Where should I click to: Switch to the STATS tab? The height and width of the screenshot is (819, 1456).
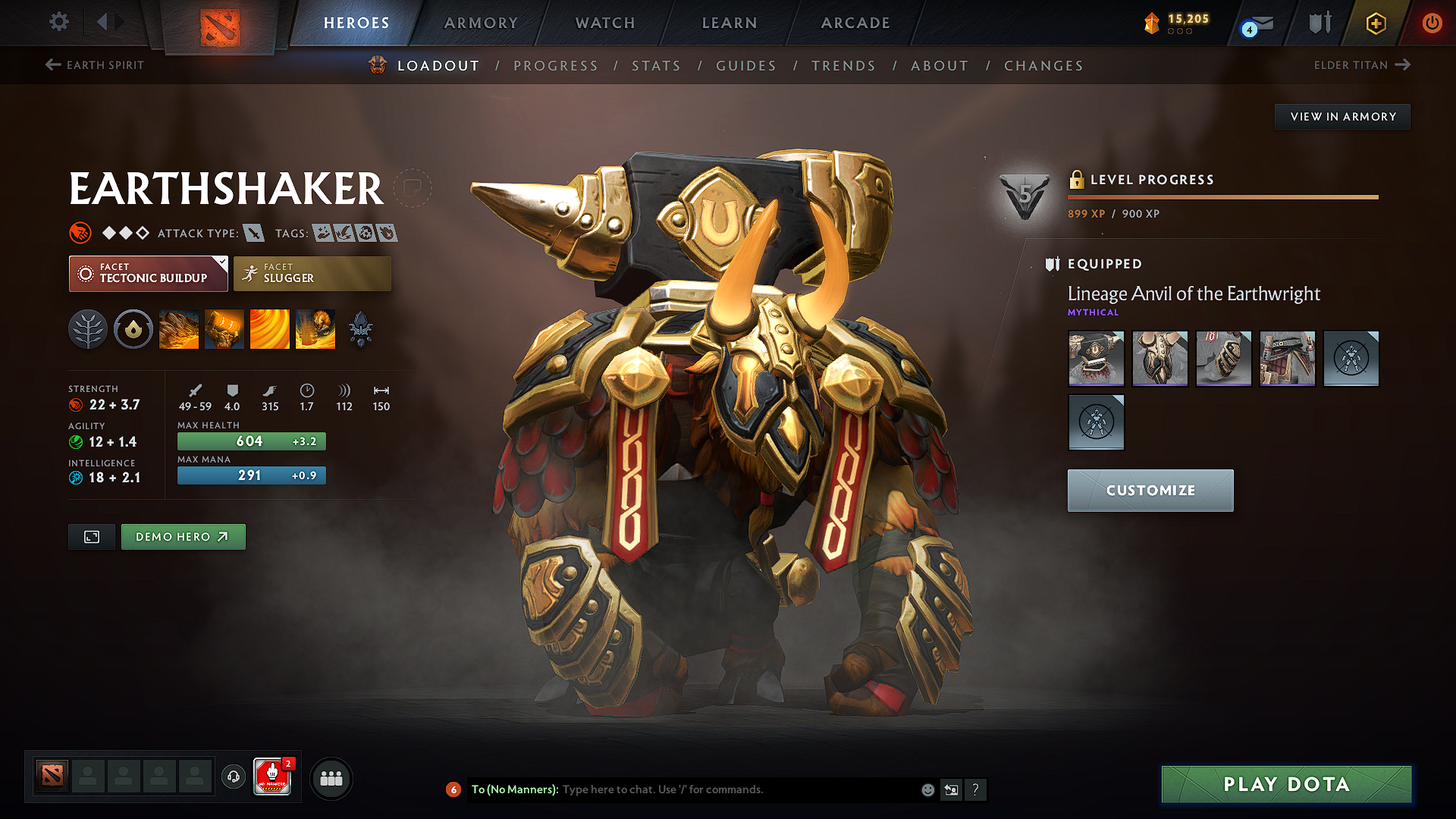pyautogui.click(x=656, y=65)
